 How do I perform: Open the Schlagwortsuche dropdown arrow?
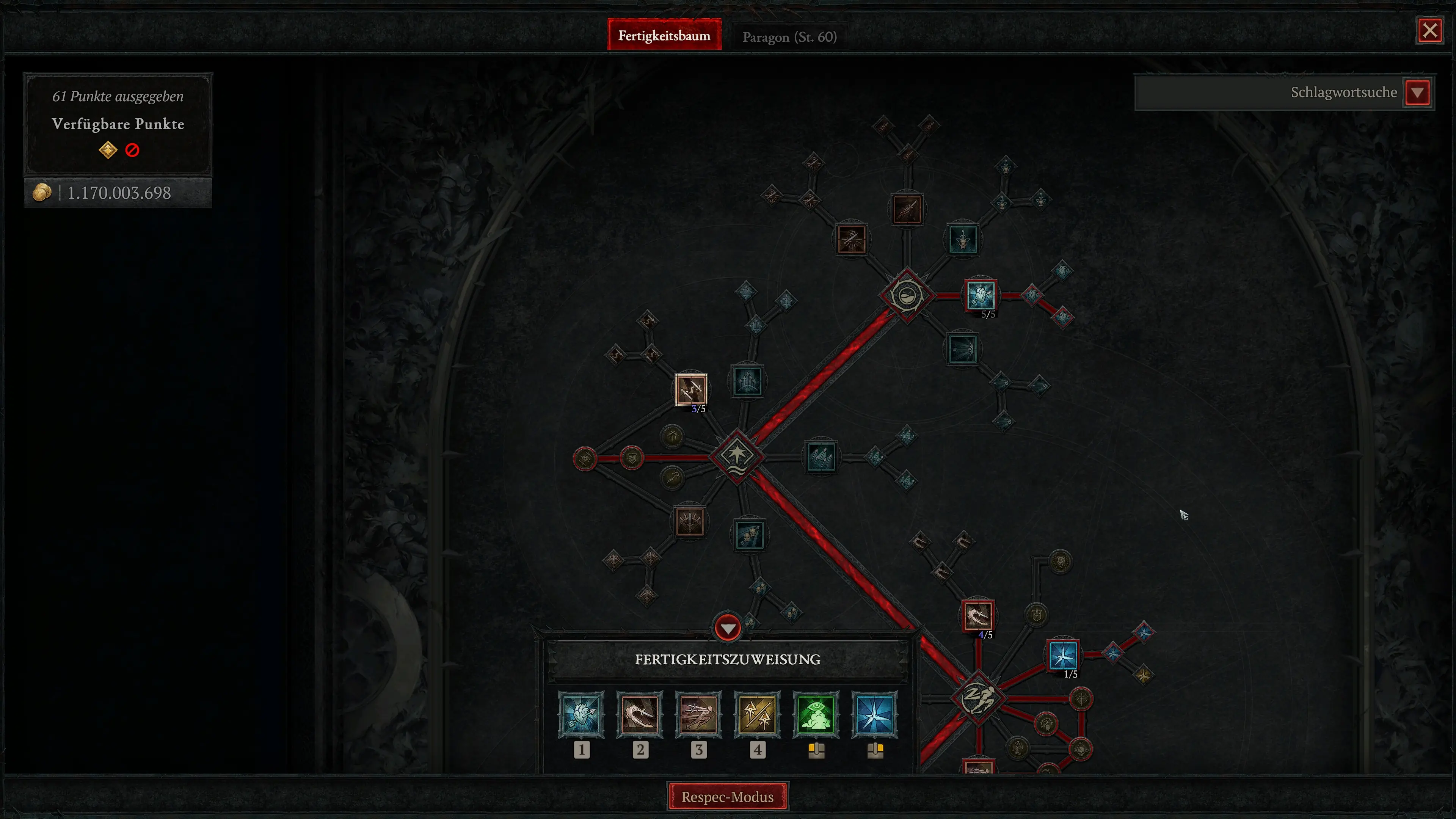pos(1417,93)
